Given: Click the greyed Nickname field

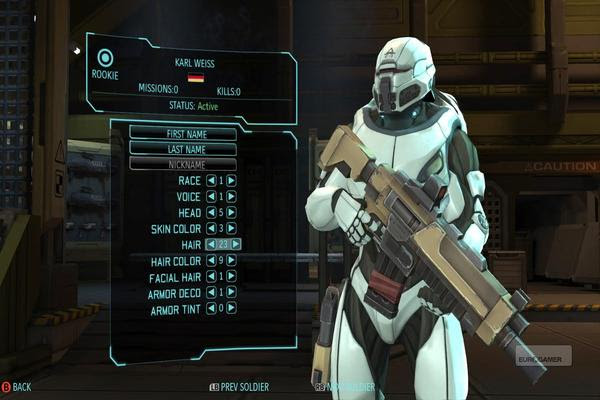Looking at the screenshot, I should click(x=183, y=163).
